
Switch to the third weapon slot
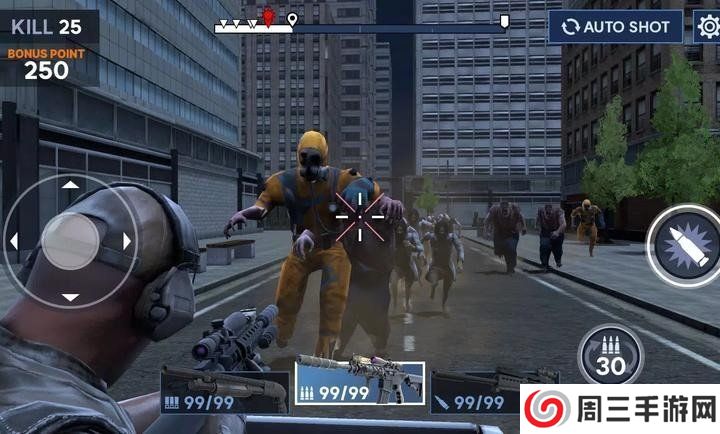point(478,391)
